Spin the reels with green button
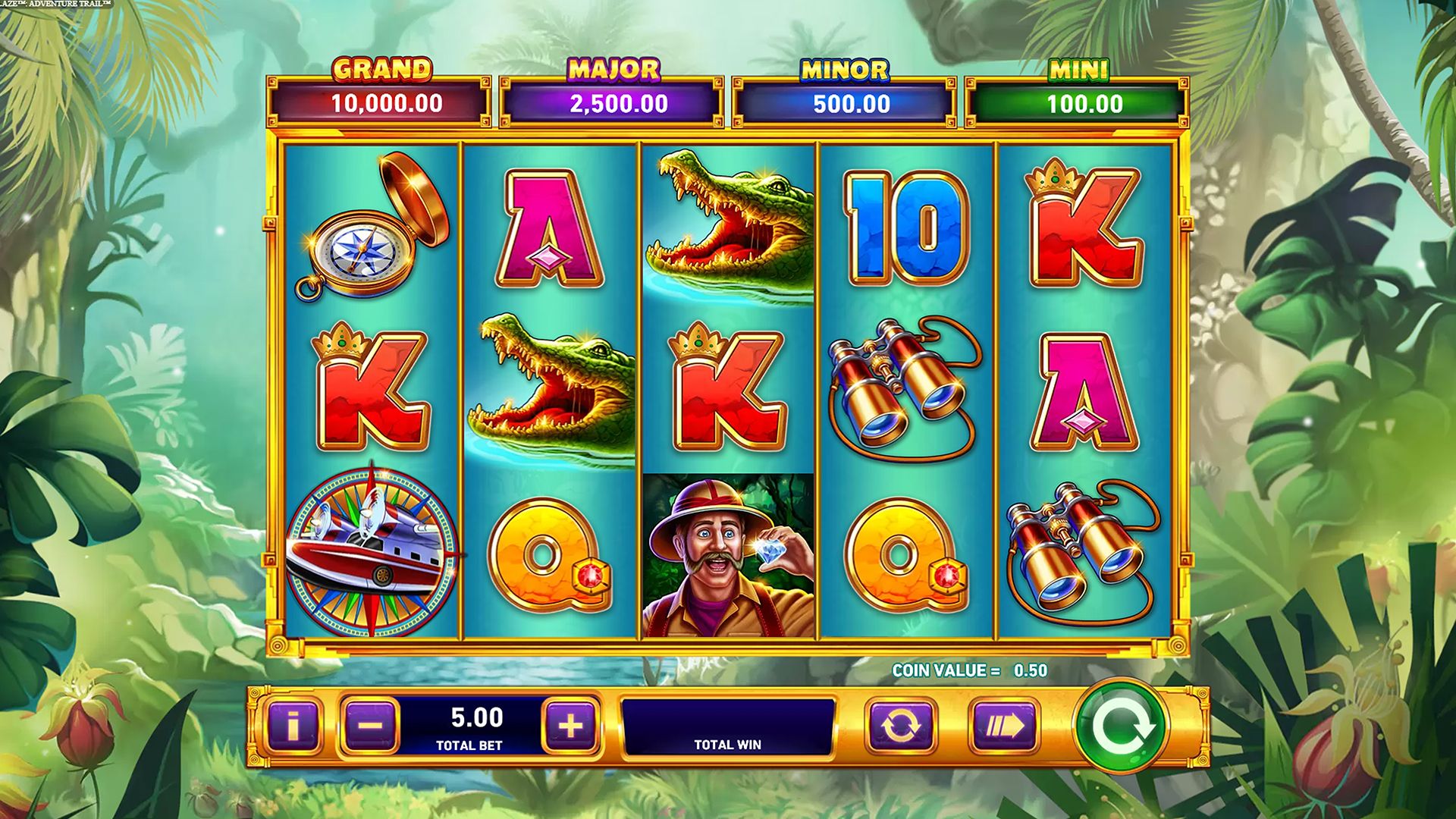The width and height of the screenshot is (1456, 819). [x=1121, y=726]
